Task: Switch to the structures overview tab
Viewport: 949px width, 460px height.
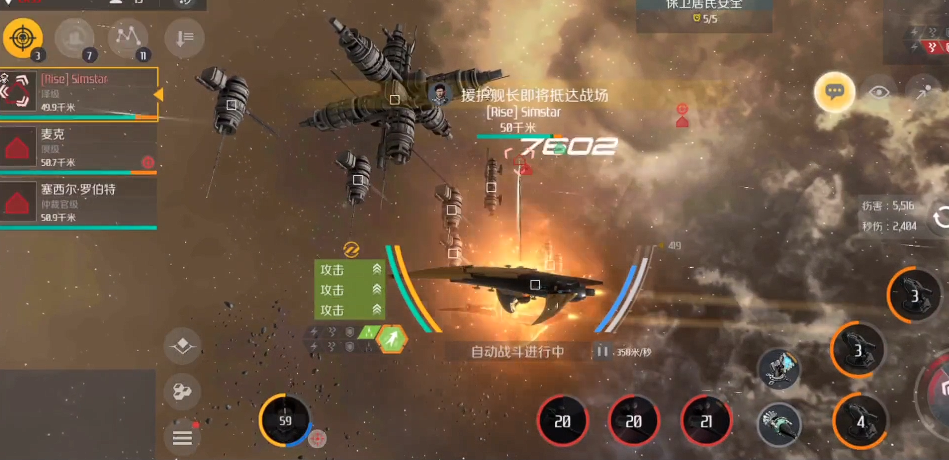Action: pyautogui.click(x=74, y=39)
